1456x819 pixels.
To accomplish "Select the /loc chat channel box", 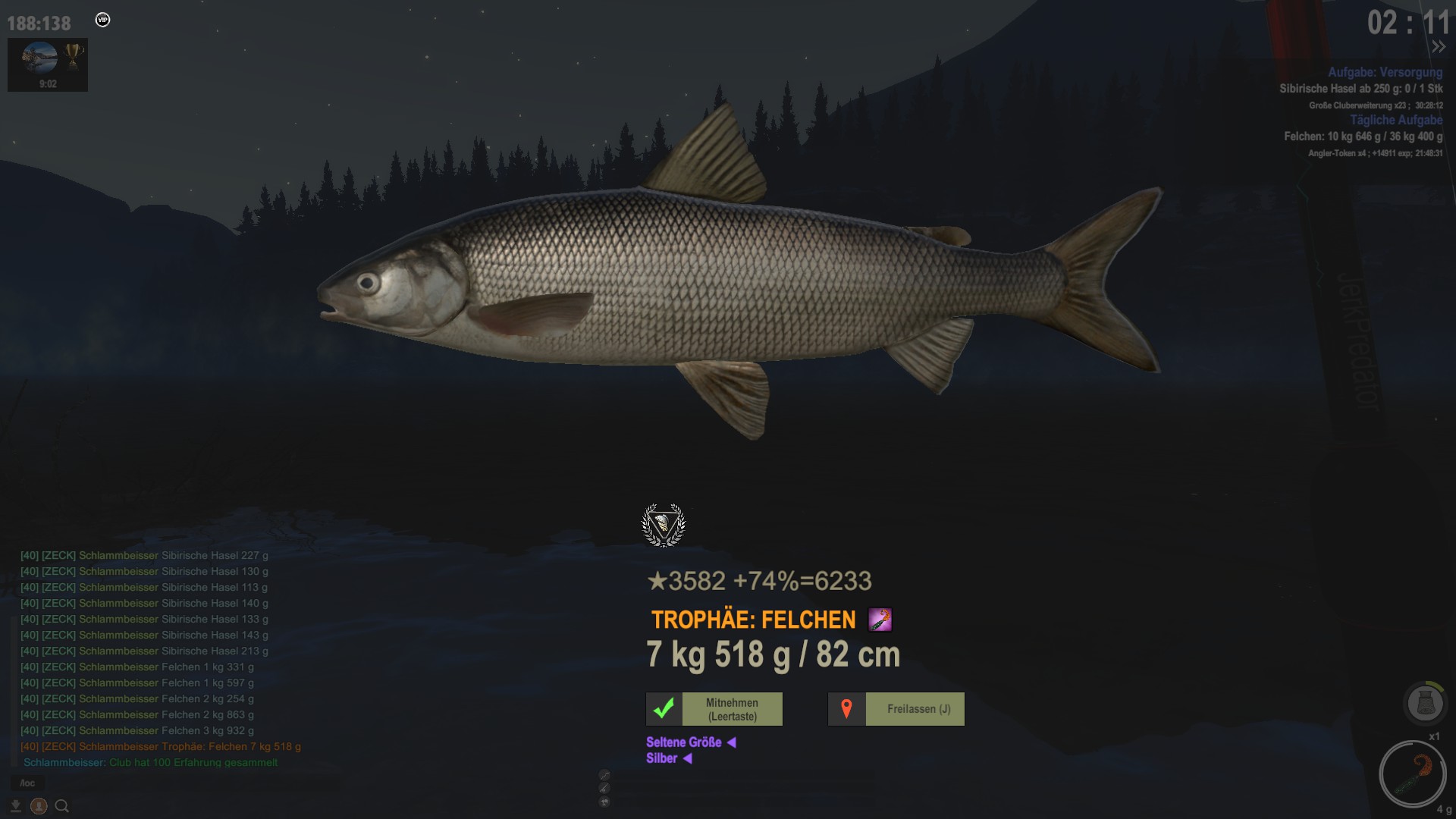I will point(28,783).
